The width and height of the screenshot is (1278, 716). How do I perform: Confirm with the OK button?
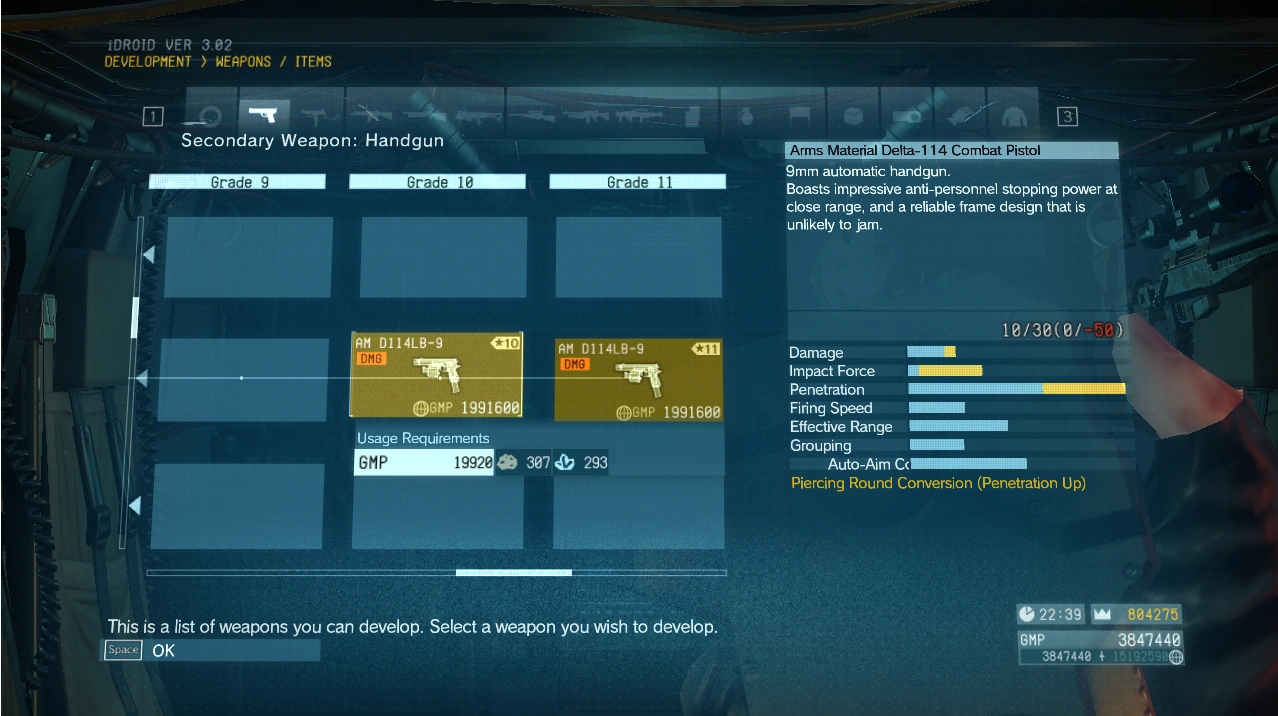click(163, 650)
